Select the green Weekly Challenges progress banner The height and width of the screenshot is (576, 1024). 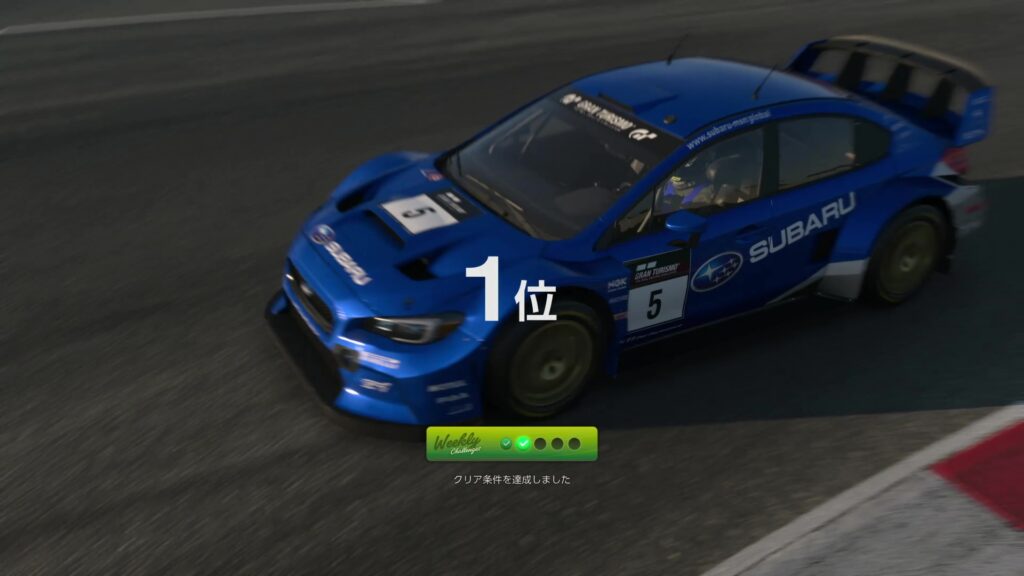tap(511, 443)
